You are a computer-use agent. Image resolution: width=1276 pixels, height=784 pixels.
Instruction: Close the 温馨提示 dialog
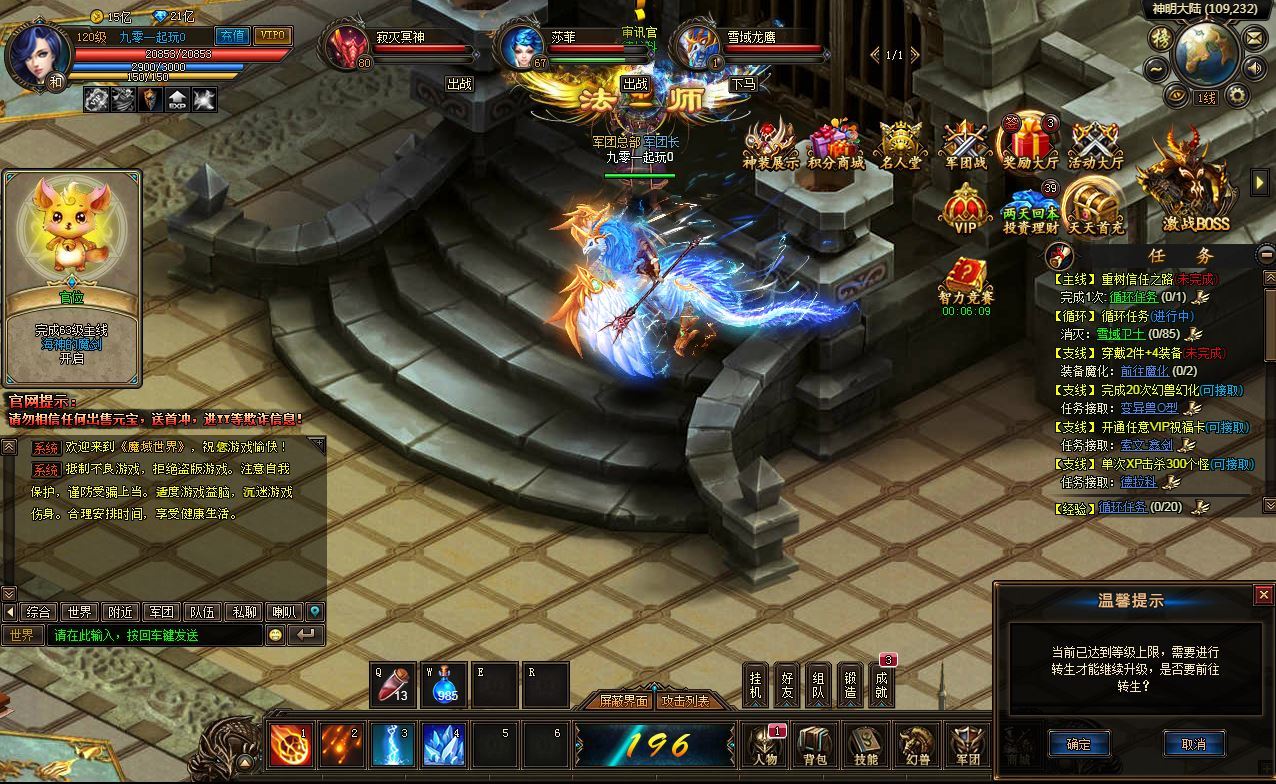pos(1264,595)
